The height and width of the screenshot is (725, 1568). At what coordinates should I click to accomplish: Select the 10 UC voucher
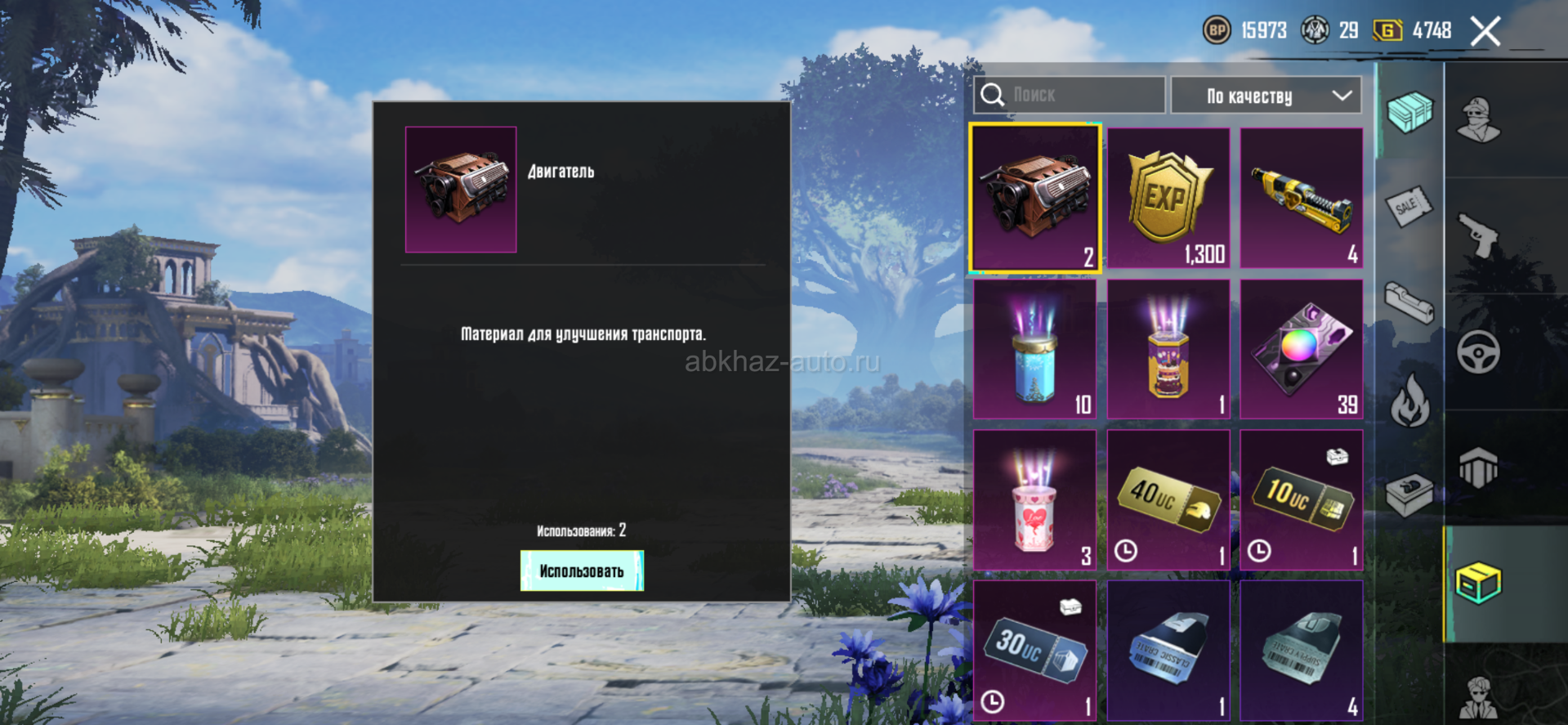click(1302, 499)
